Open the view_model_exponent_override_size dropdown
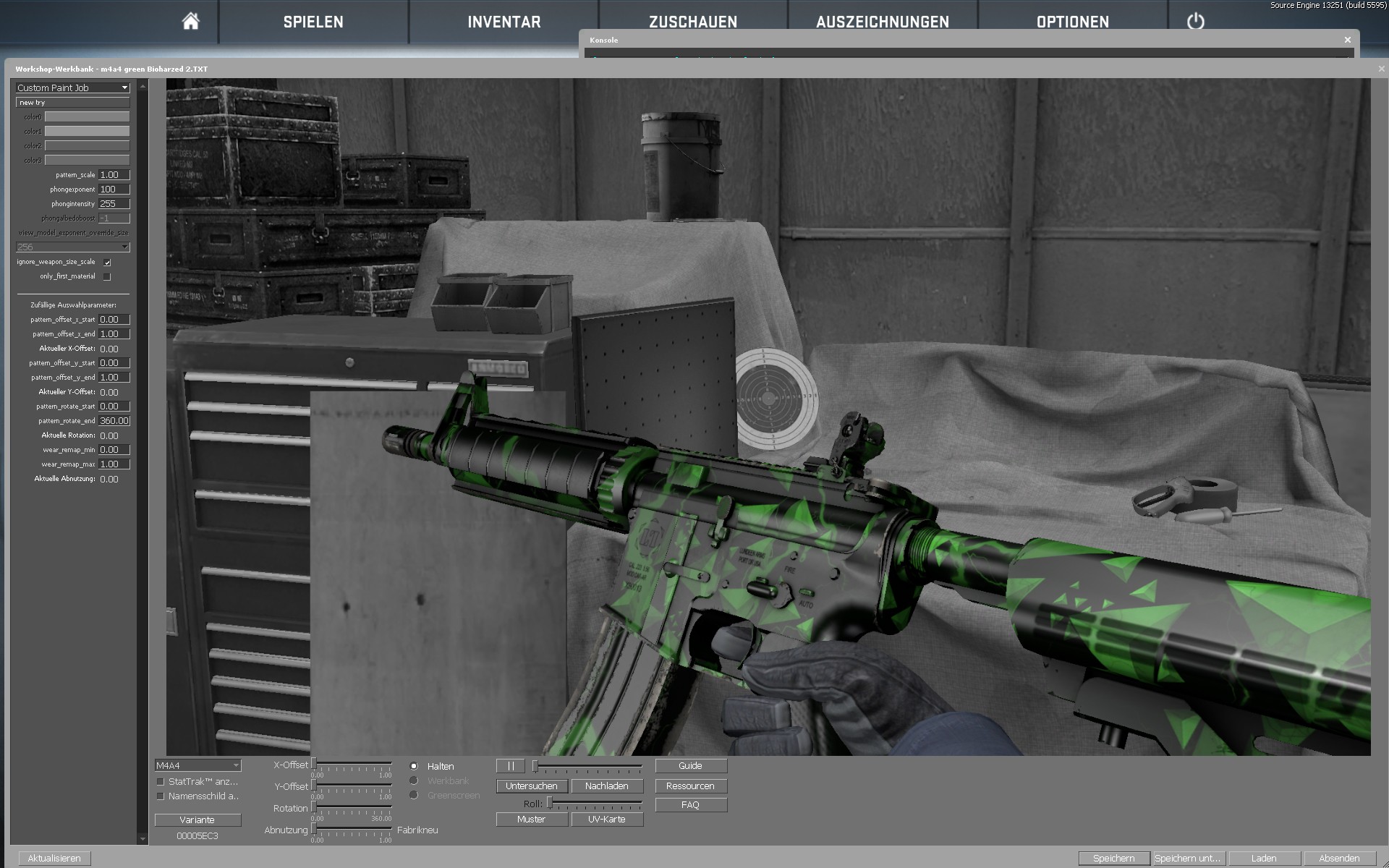 [72, 247]
